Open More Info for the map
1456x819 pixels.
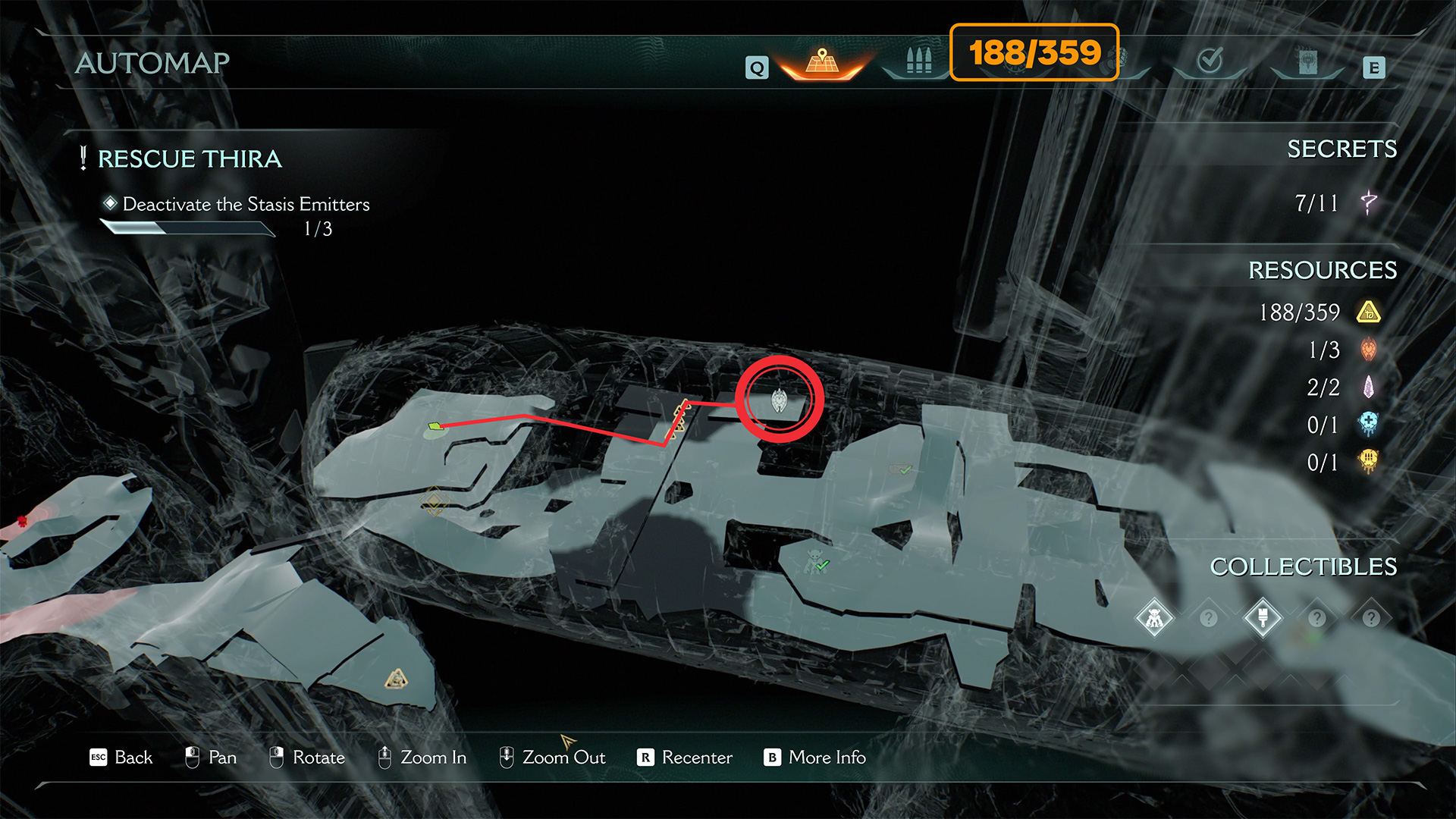(815, 758)
